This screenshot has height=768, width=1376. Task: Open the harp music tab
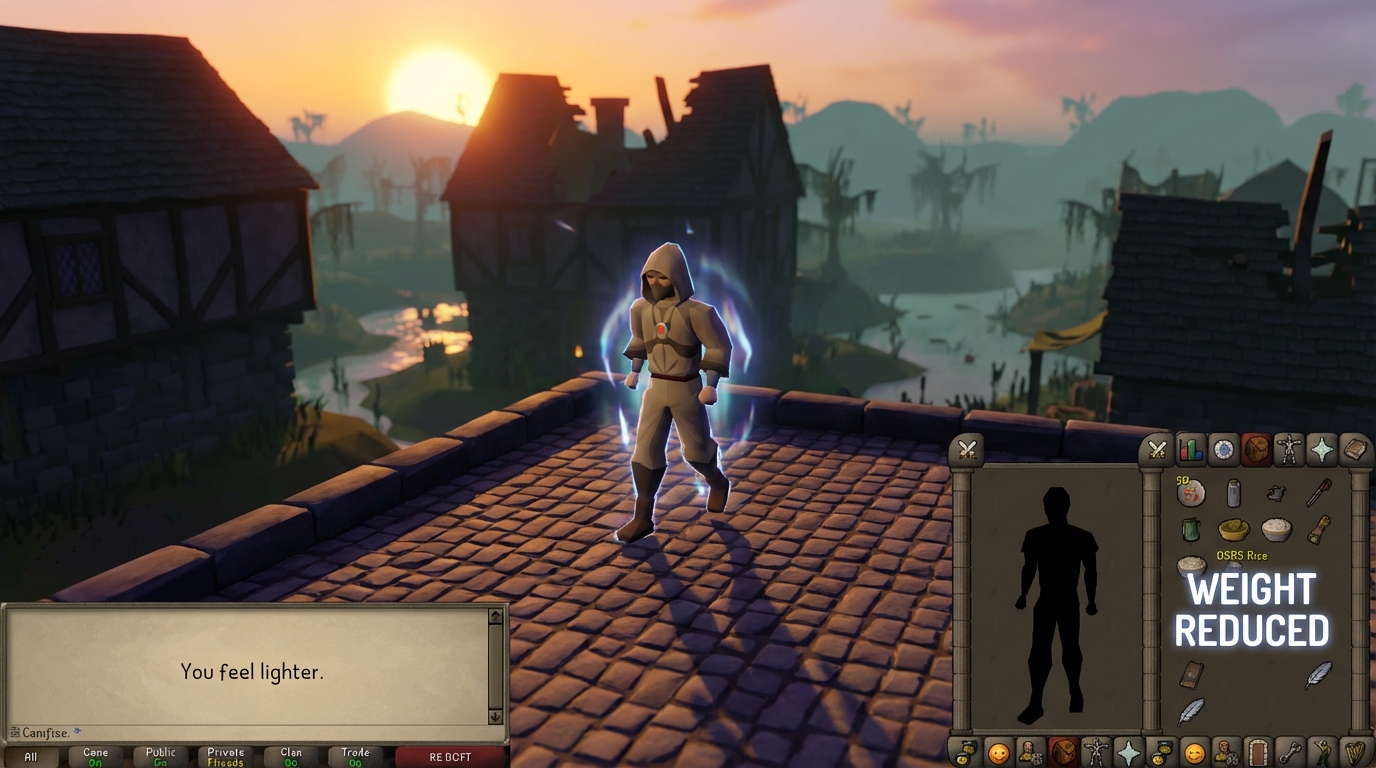tap(1355, 751)
